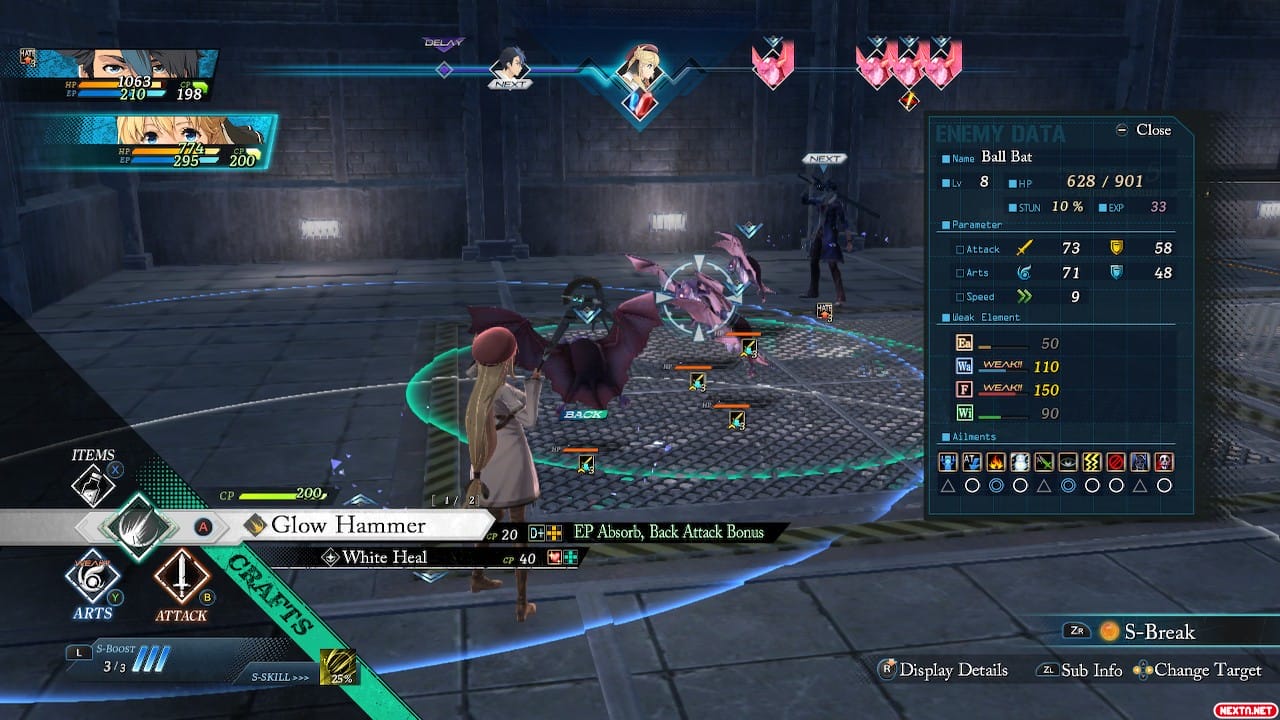
Task: Pick the White Heal craft
Action: pyautogui.click(x=384, y=558)
